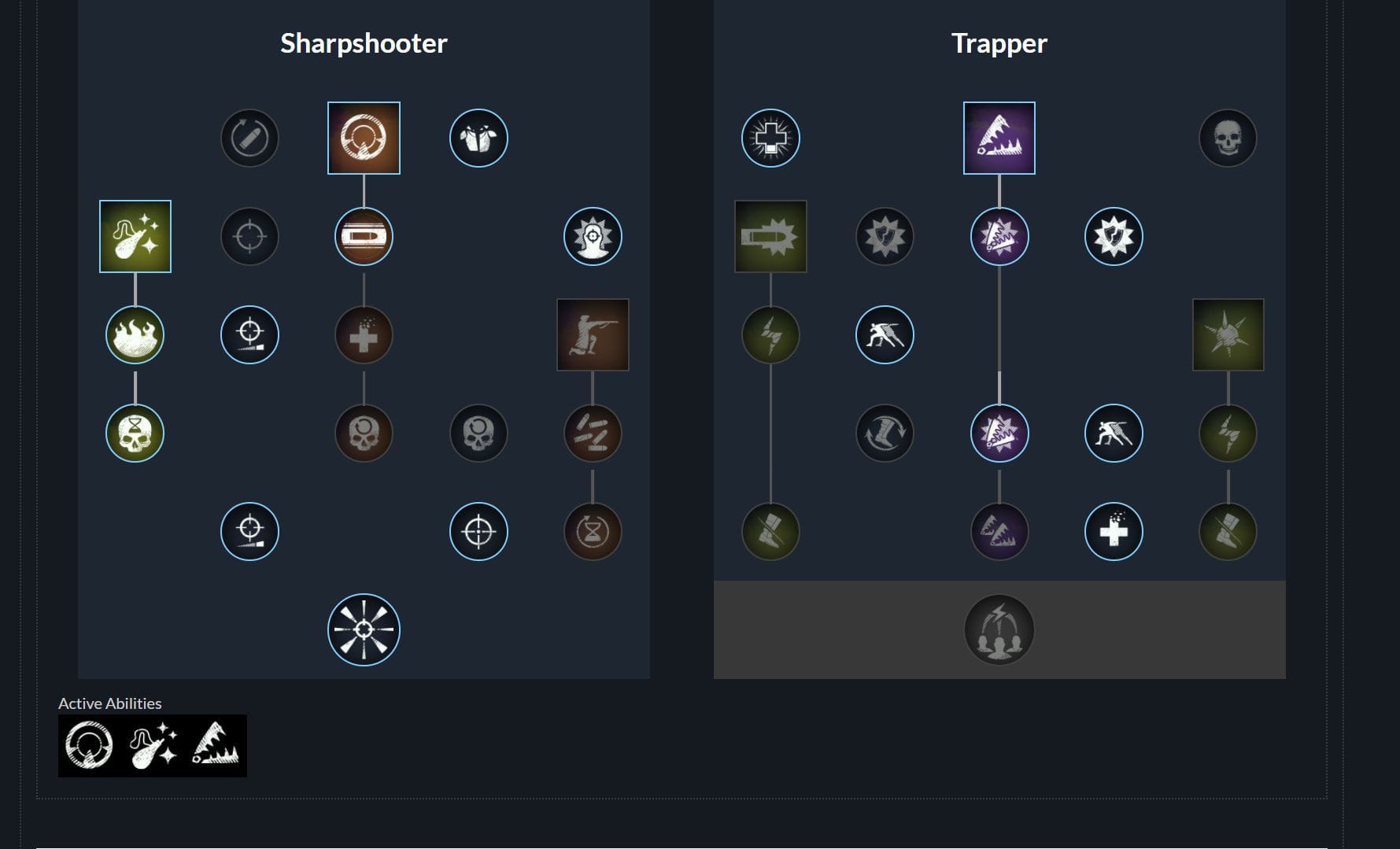
Task: Click the electrified trap upgrade below the bear trap
Action: (999, 237)
